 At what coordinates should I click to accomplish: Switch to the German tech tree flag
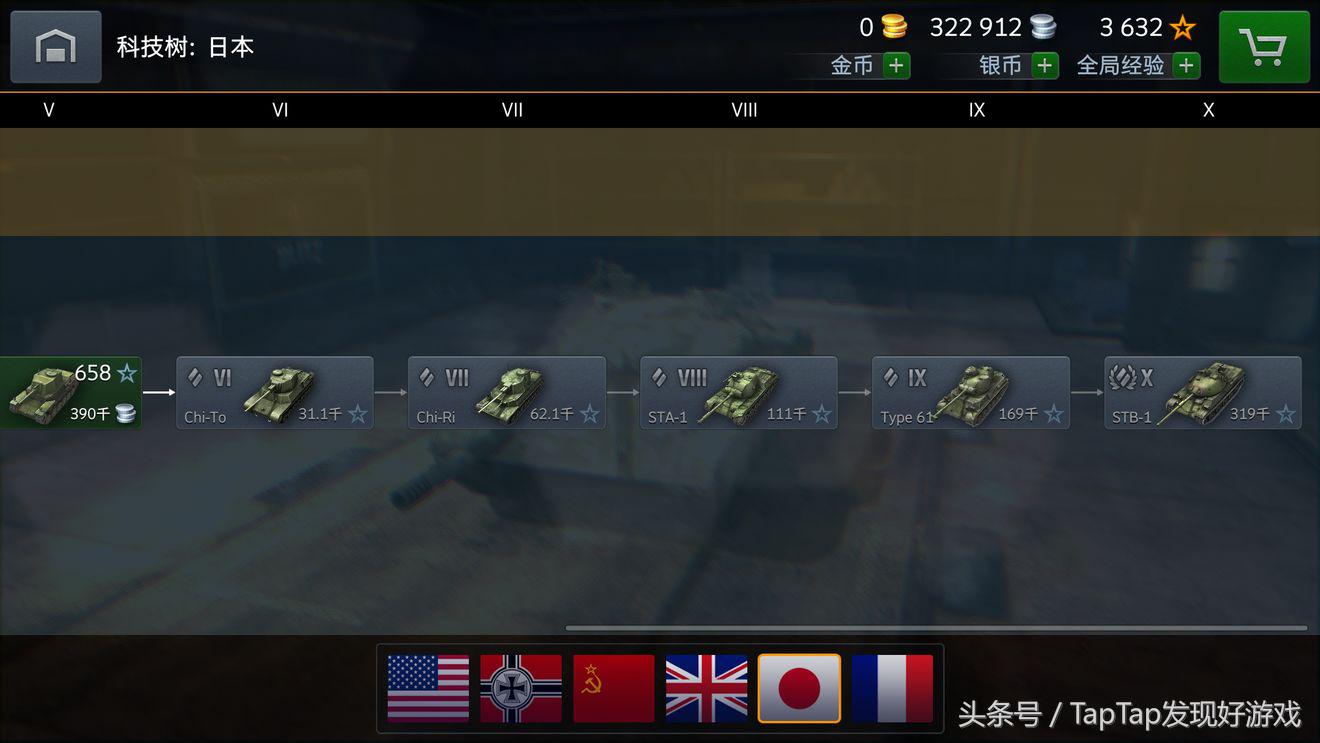click(521, 688)
